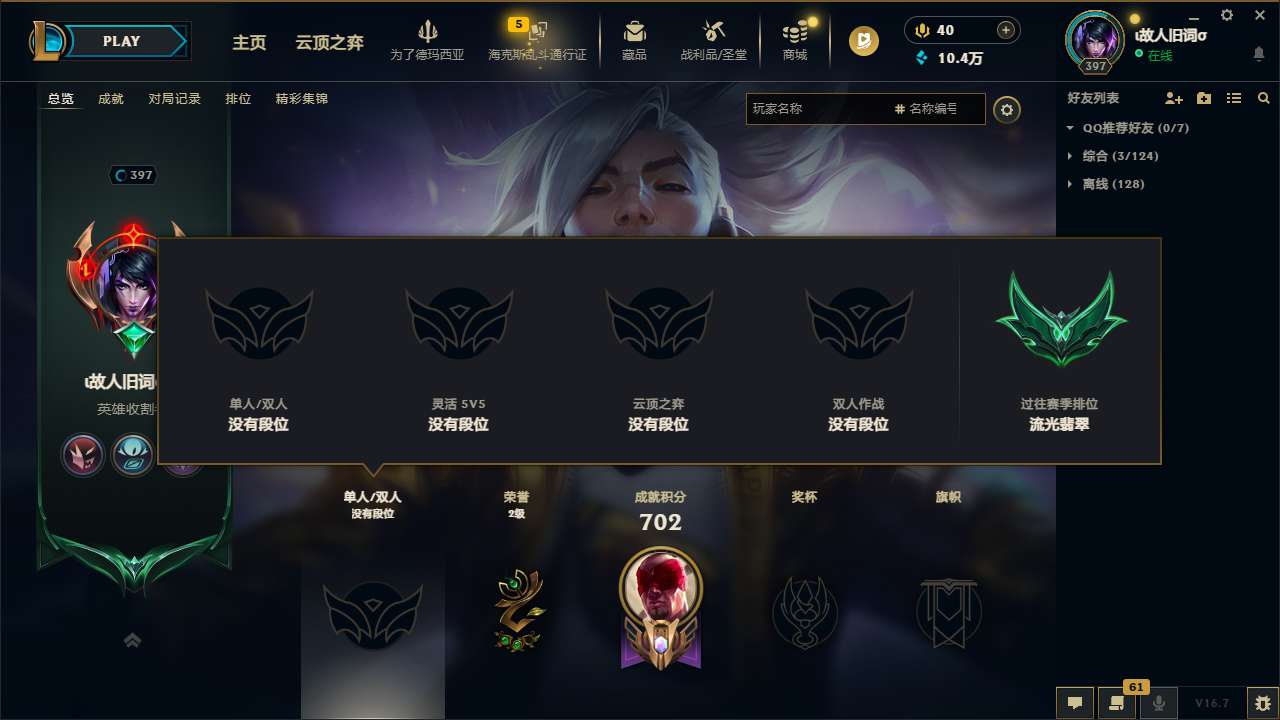Open the 商城 (Store) icon
The height and width of the screenshot is (720, 1280).
coord(794,40)
